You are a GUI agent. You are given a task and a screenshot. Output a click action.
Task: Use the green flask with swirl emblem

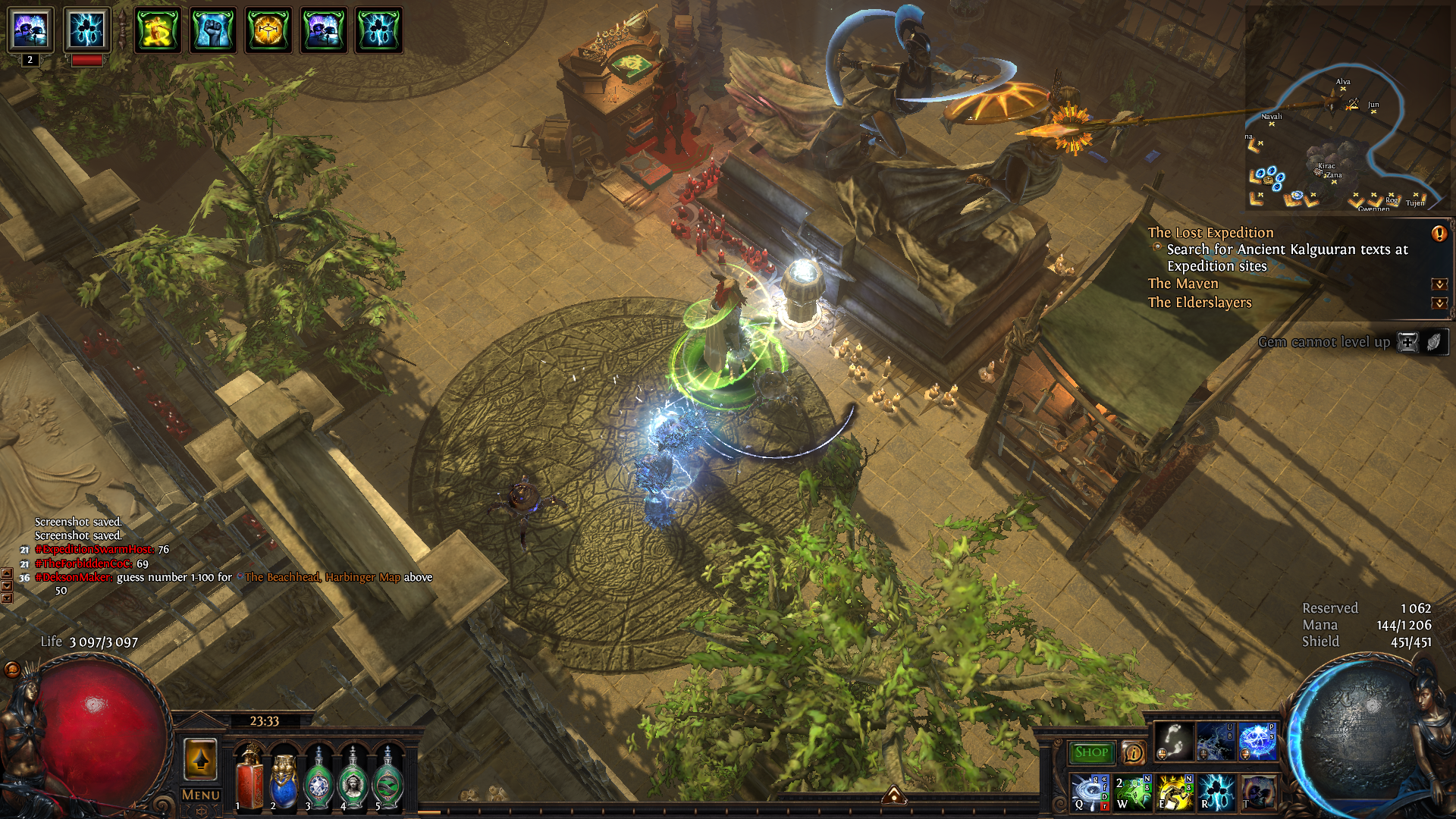coord(388,779)
